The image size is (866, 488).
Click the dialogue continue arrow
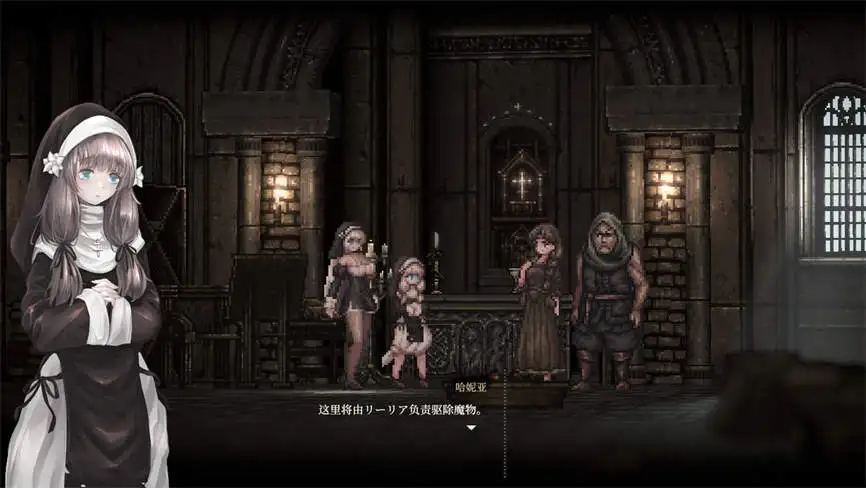[471, 427]
